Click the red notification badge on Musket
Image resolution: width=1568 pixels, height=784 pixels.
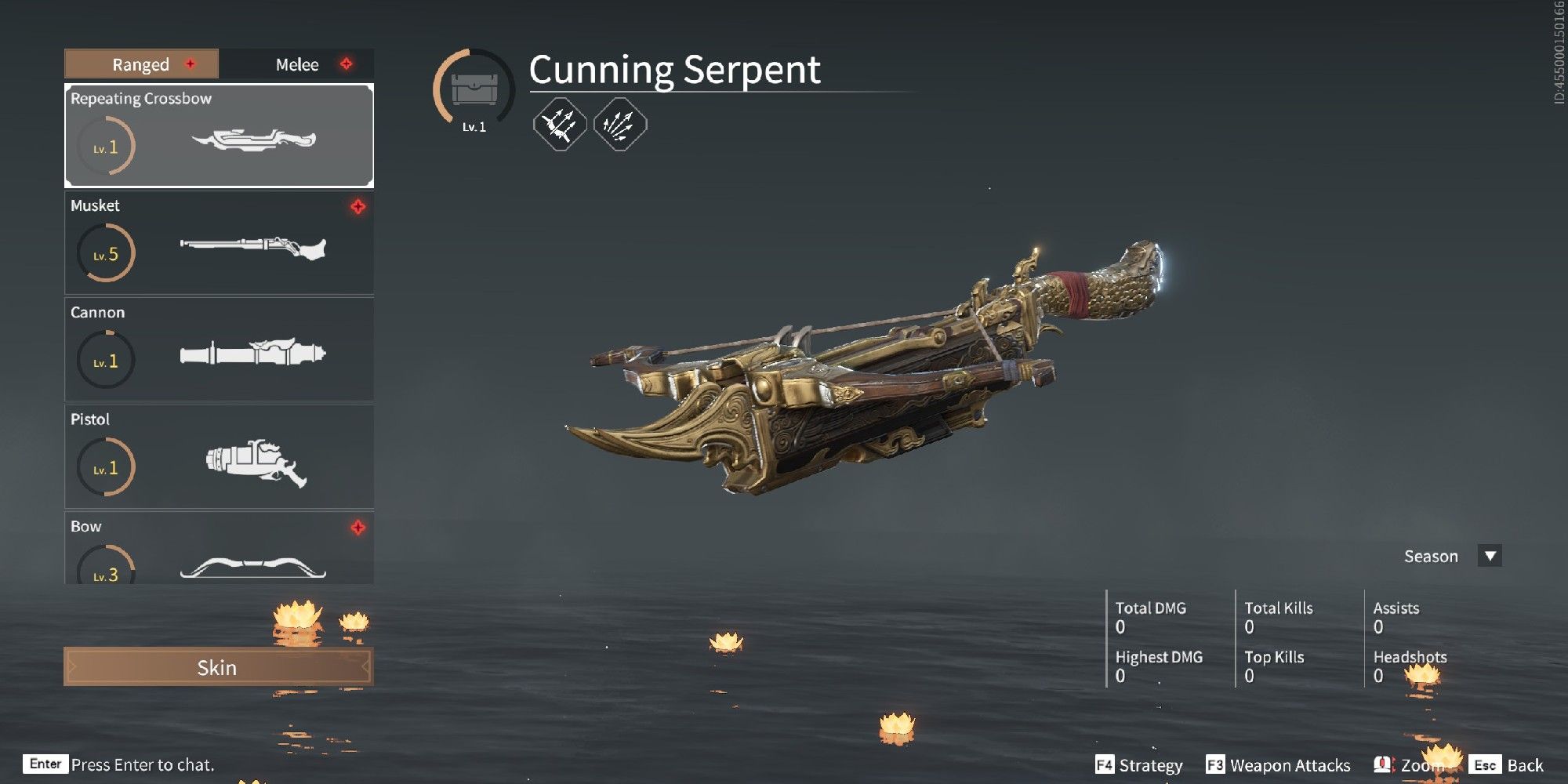pyautogui.click(x=358, y=208)
